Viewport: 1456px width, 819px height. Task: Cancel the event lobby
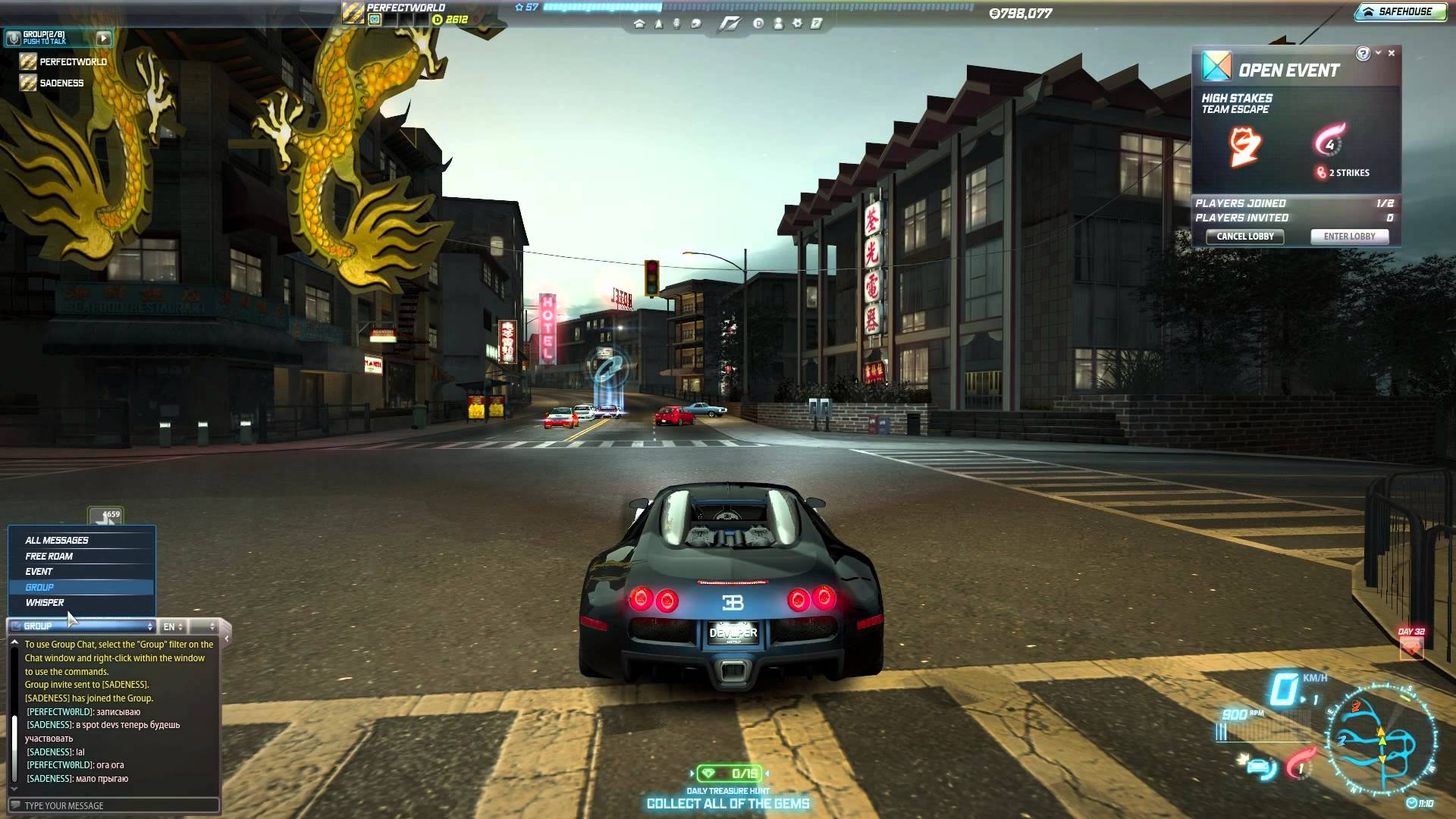click(1244, 237)
